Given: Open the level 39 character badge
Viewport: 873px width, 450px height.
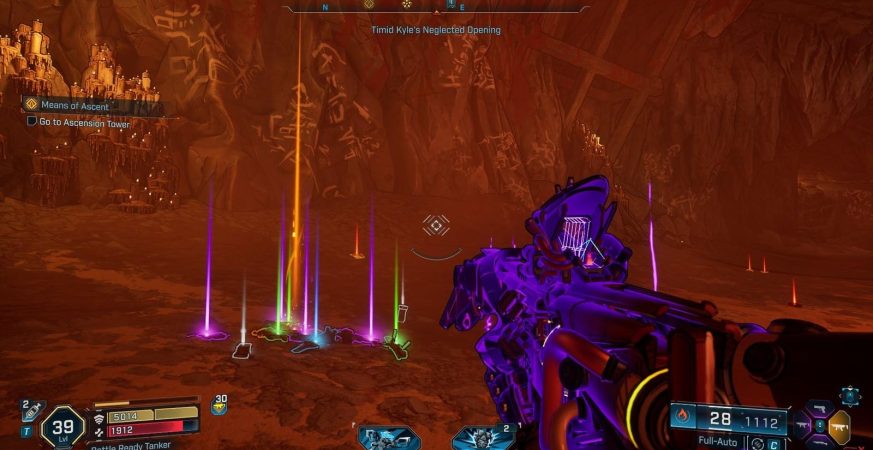Looking at the screenshot, I should (62, 425).
